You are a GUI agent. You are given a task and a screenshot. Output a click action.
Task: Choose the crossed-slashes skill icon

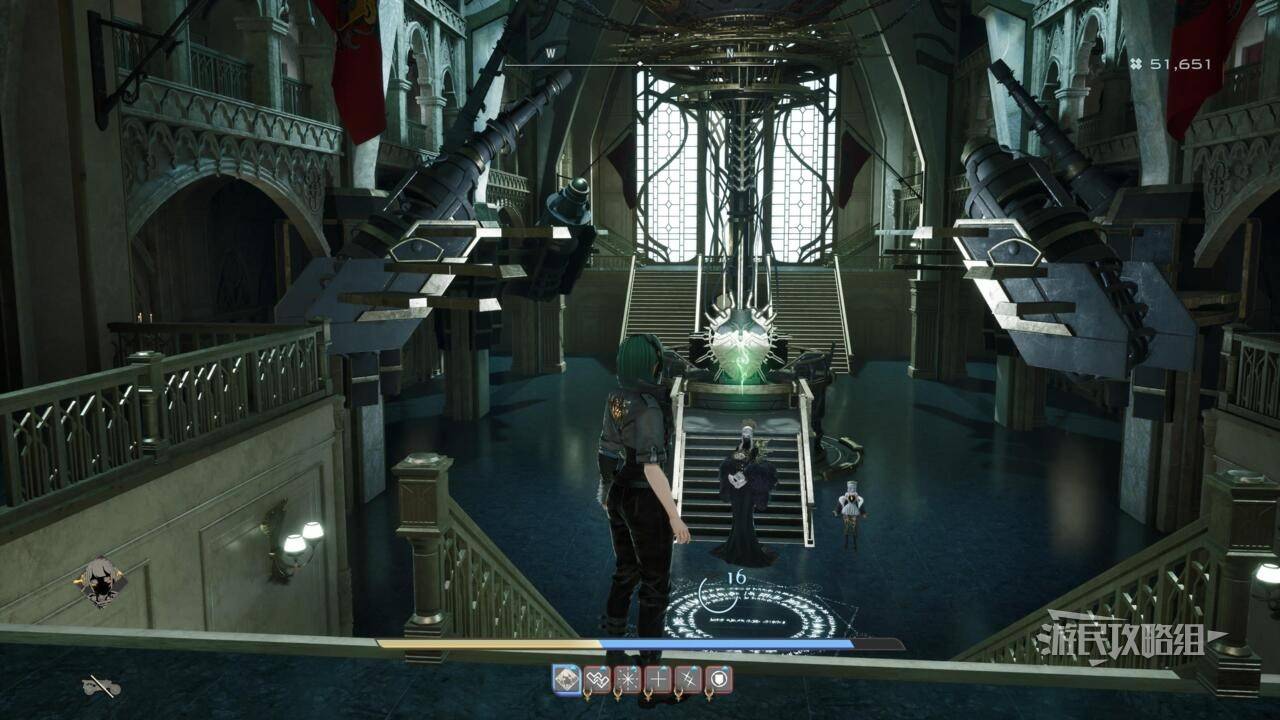coord(688,680)
